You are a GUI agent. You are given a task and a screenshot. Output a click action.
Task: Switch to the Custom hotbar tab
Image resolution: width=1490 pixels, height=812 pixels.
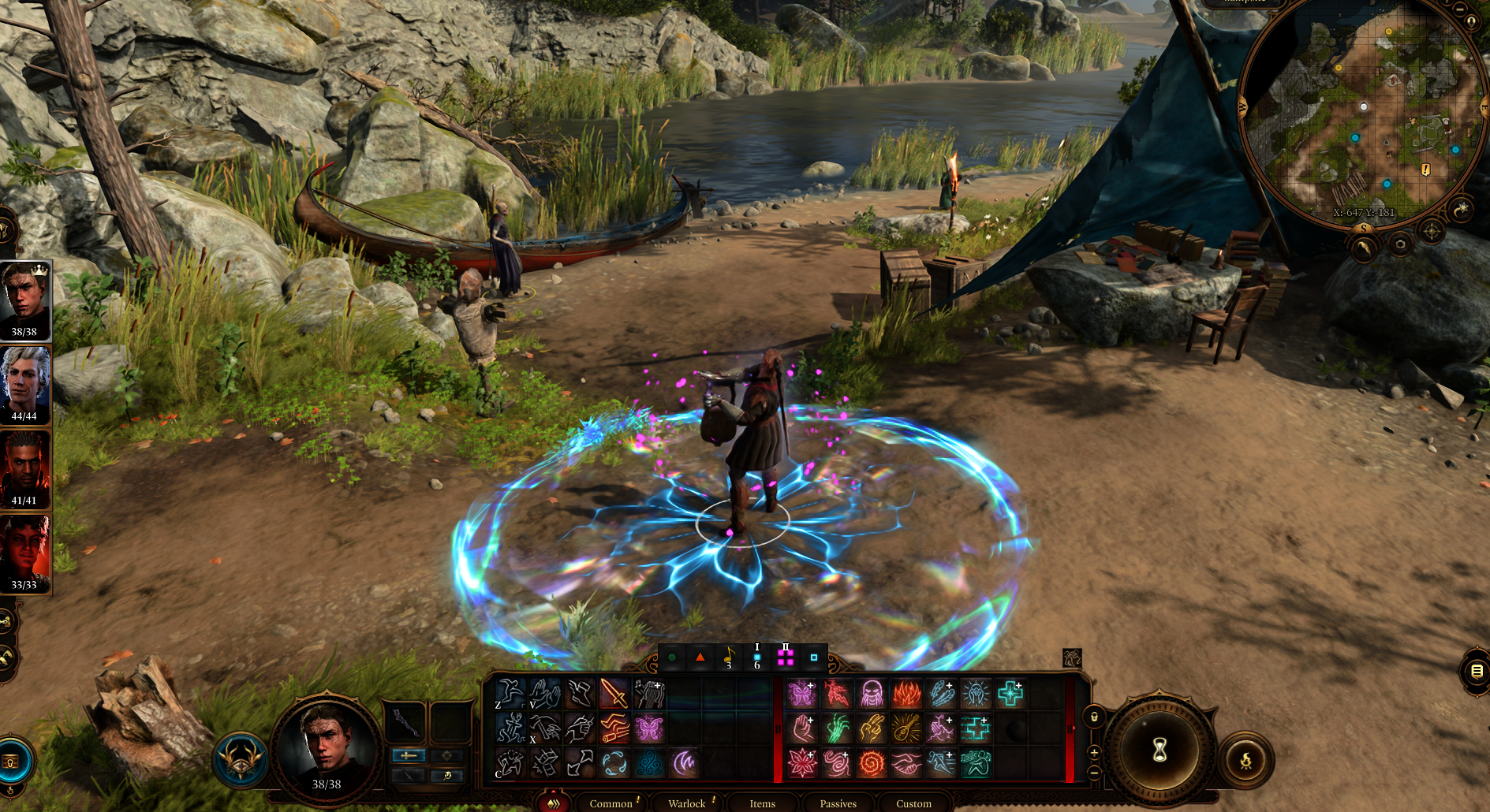[x=913, y=803]
